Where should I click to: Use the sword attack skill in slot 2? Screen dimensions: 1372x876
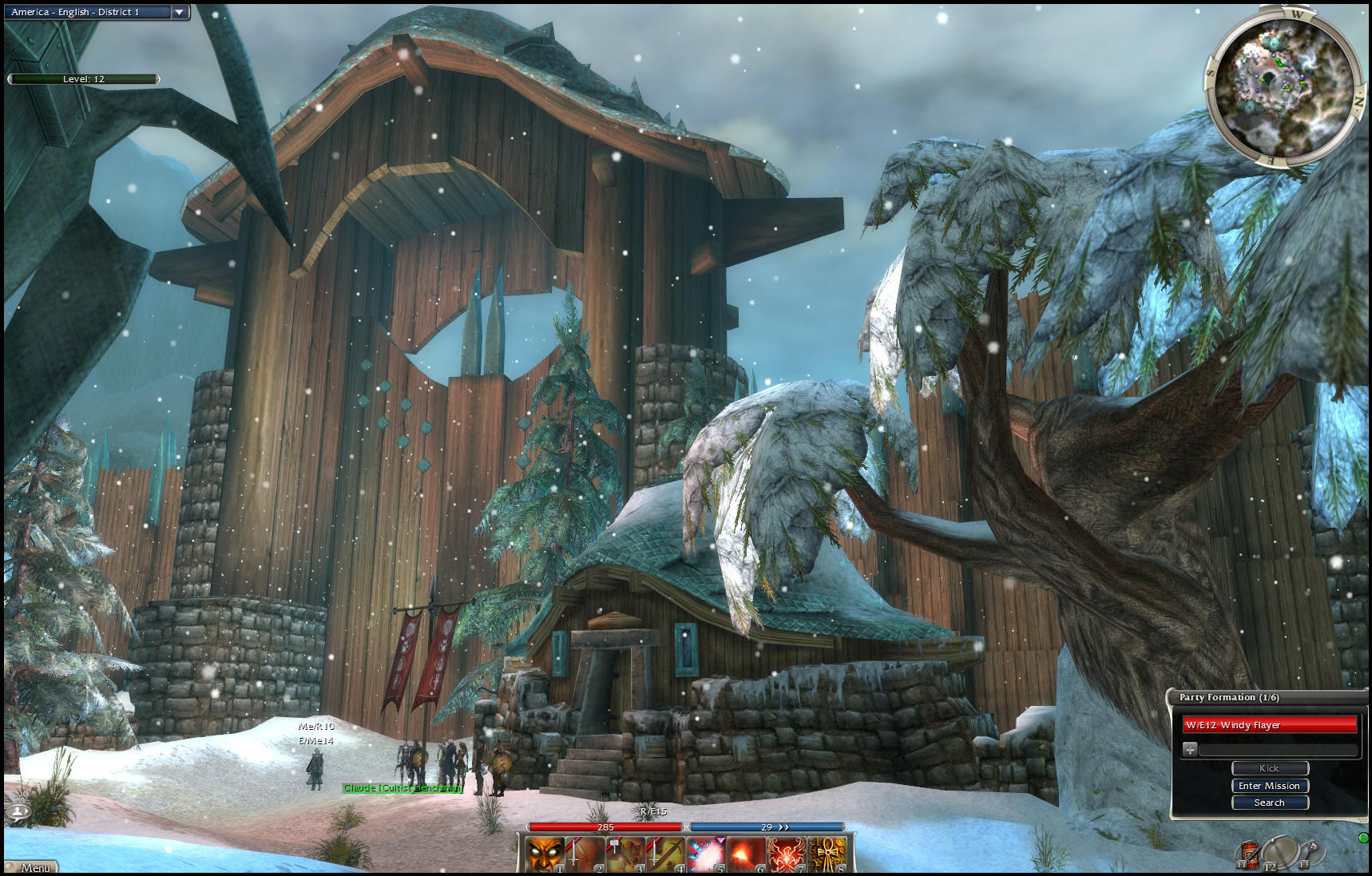click(585, 854)
